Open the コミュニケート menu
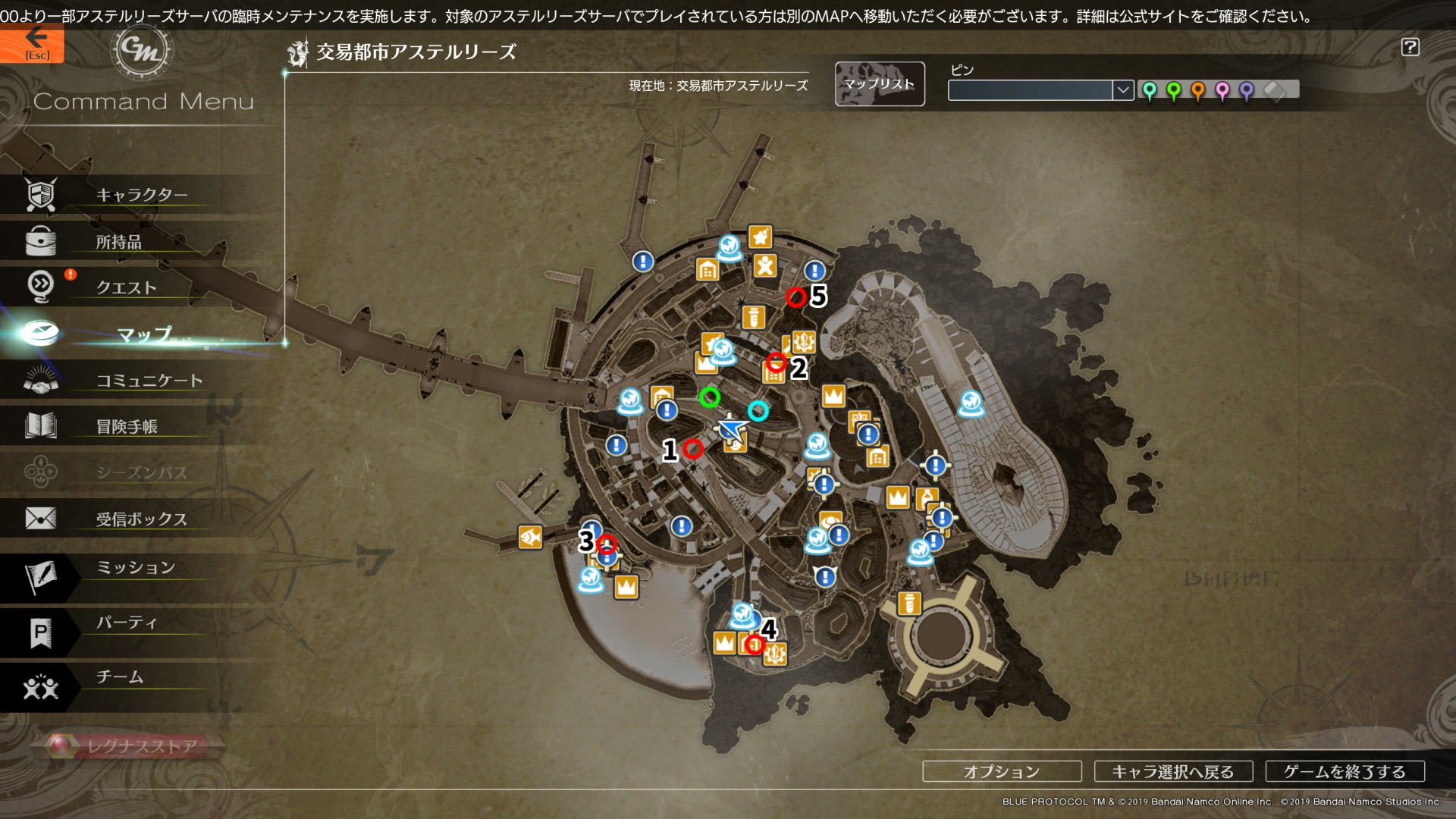Image resolution: width=1456 pixels, height=819 pixels. pos(149,381)
